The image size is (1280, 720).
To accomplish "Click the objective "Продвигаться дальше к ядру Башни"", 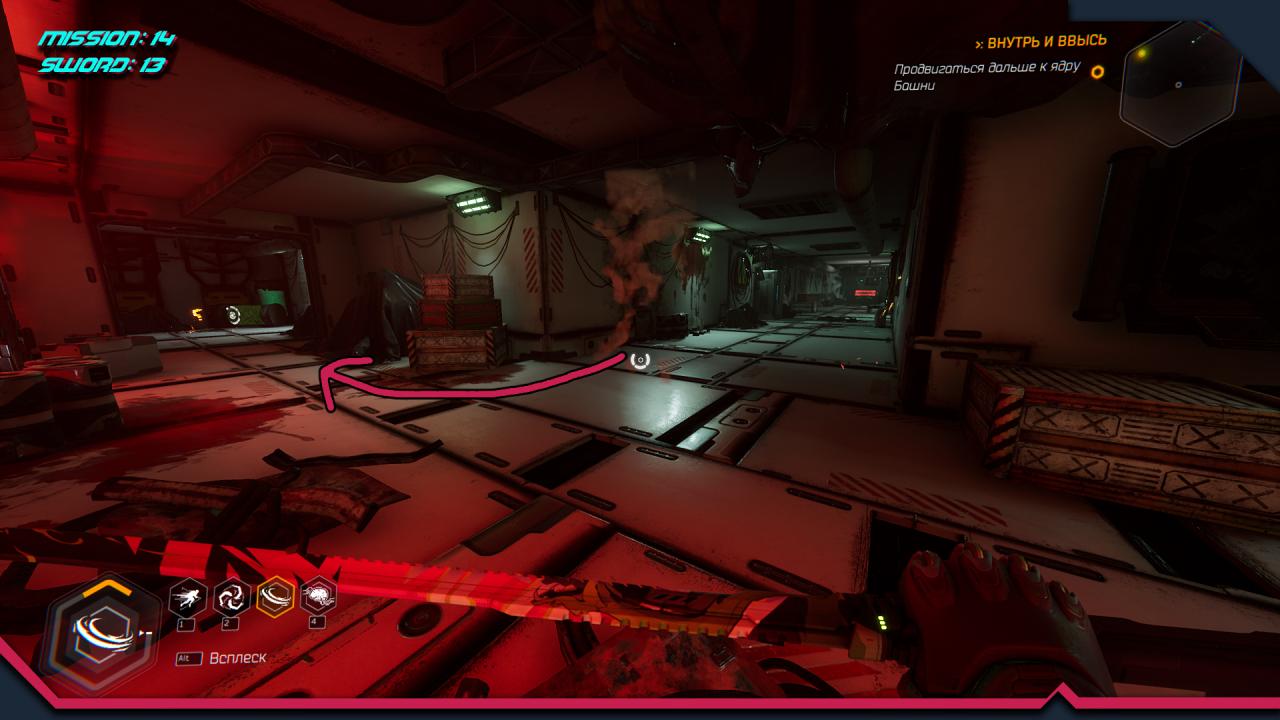I will click(x=987, y=76).
